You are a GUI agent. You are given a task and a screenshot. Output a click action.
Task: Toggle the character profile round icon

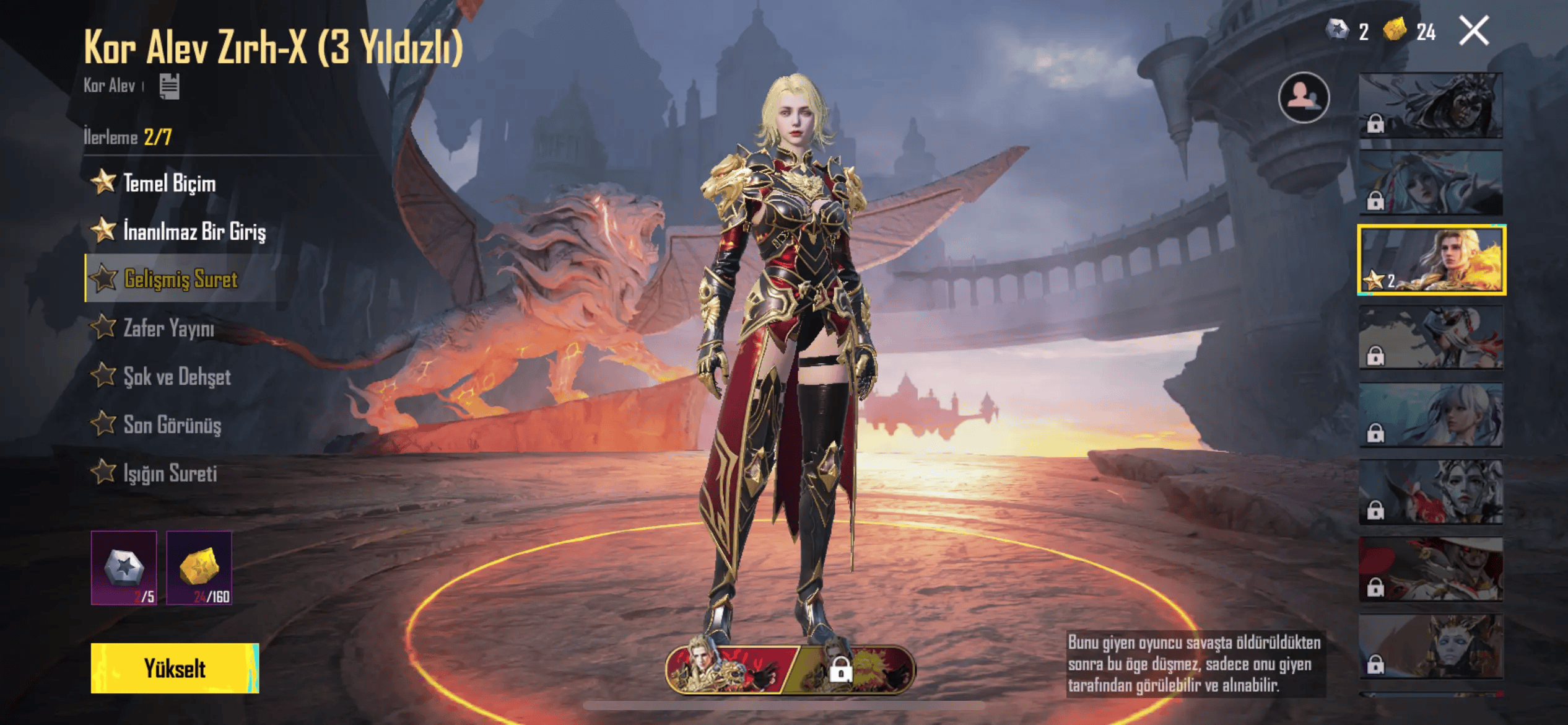point(1304,97)
